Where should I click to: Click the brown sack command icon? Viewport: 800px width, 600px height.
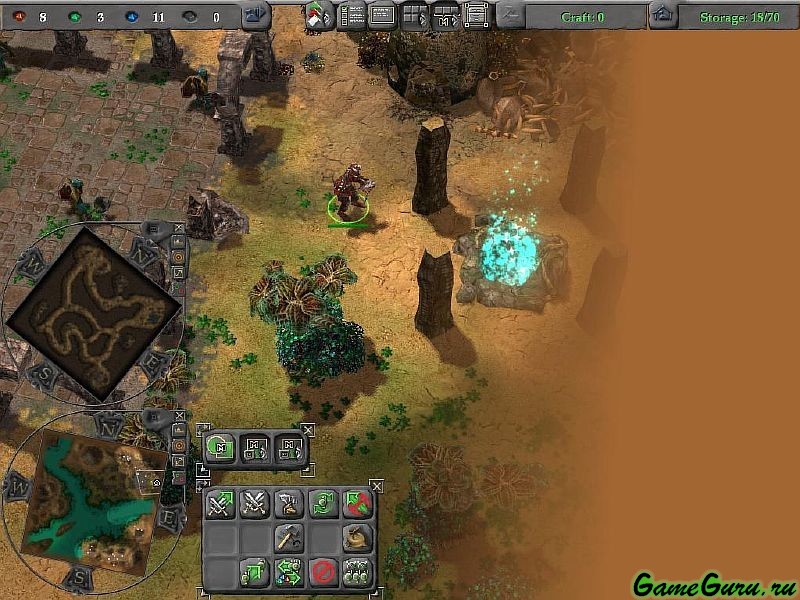tap(357, 538)
